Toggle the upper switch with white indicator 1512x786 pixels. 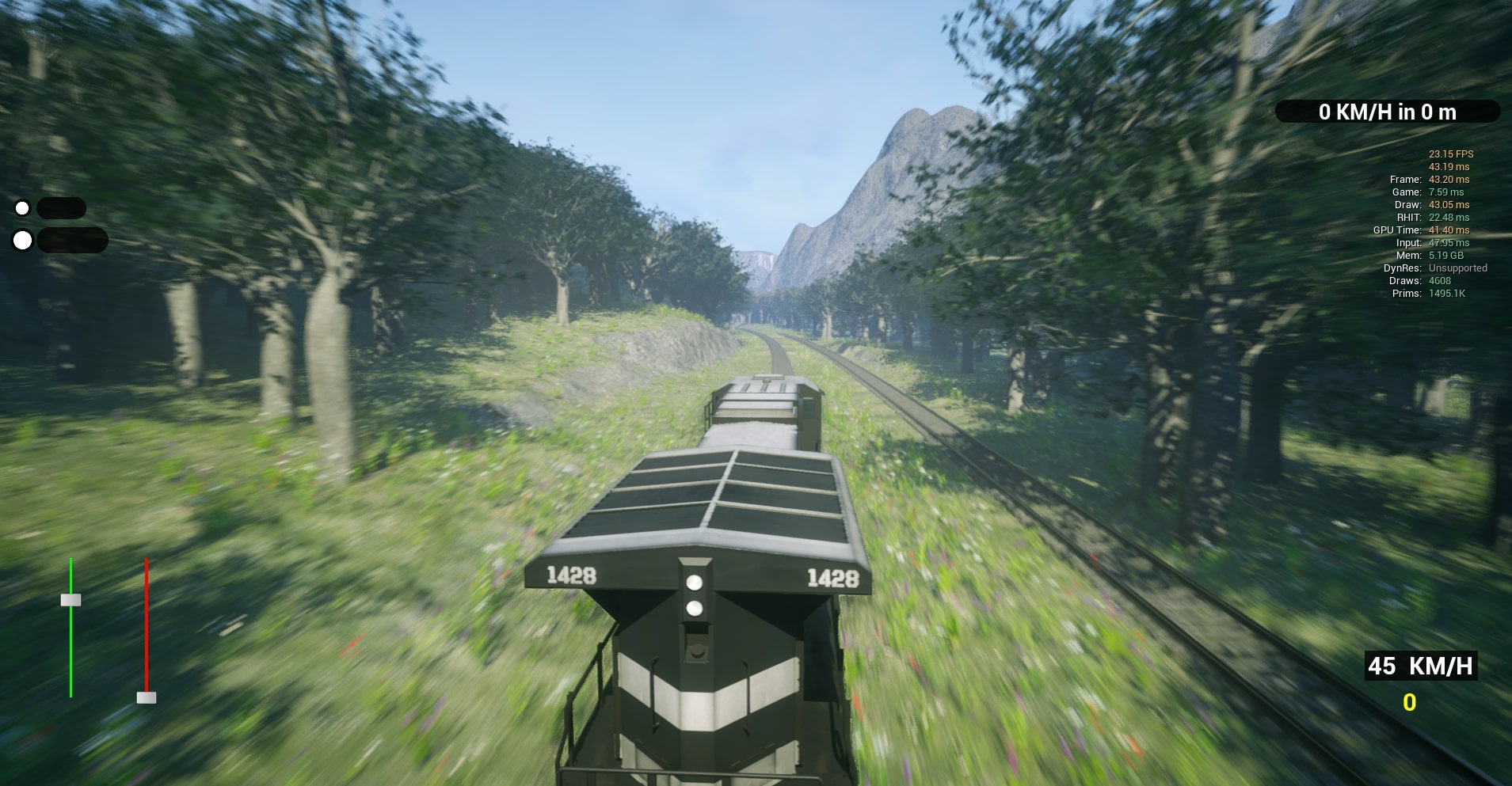coord(23,207)
